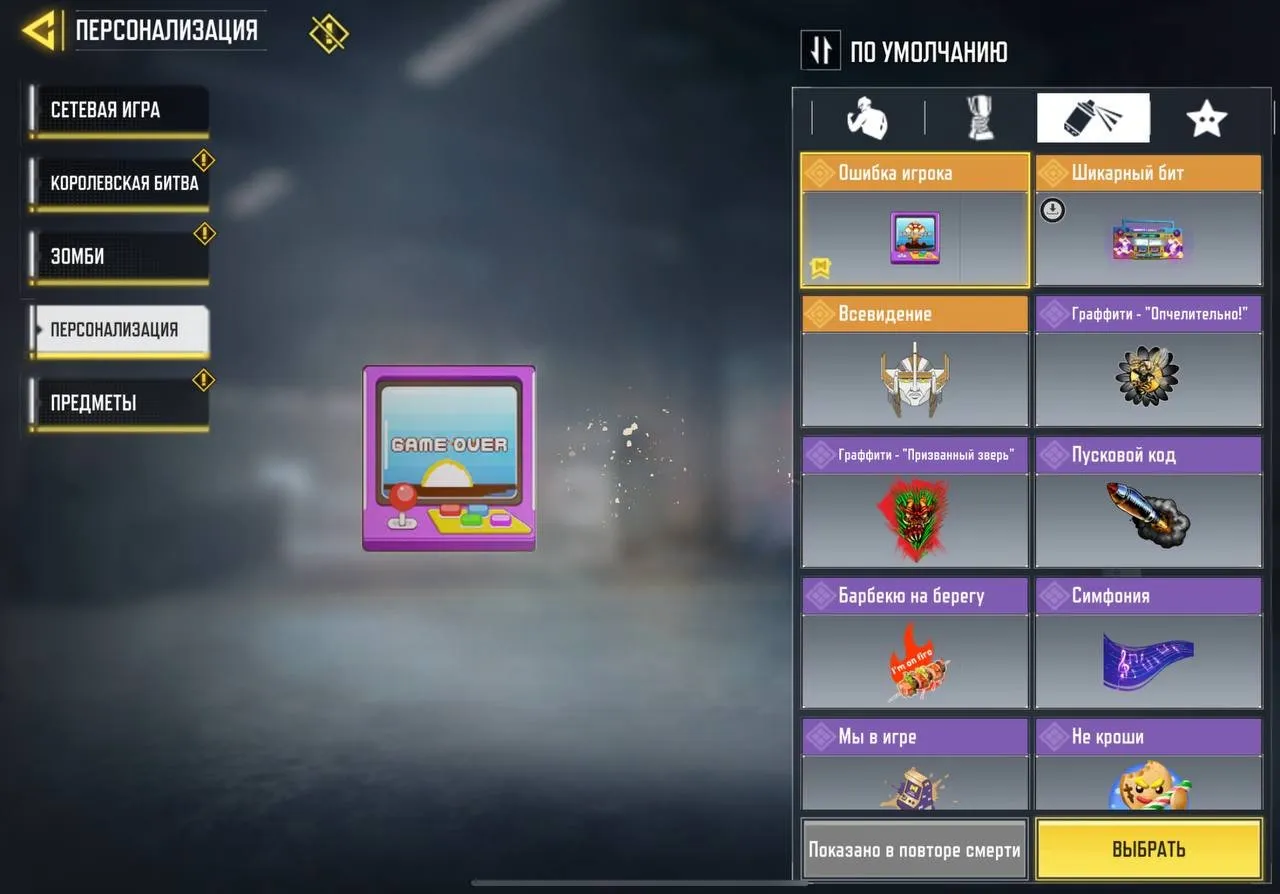
Task: Click Показано в повторе смерти
Action: coord(913,849)
